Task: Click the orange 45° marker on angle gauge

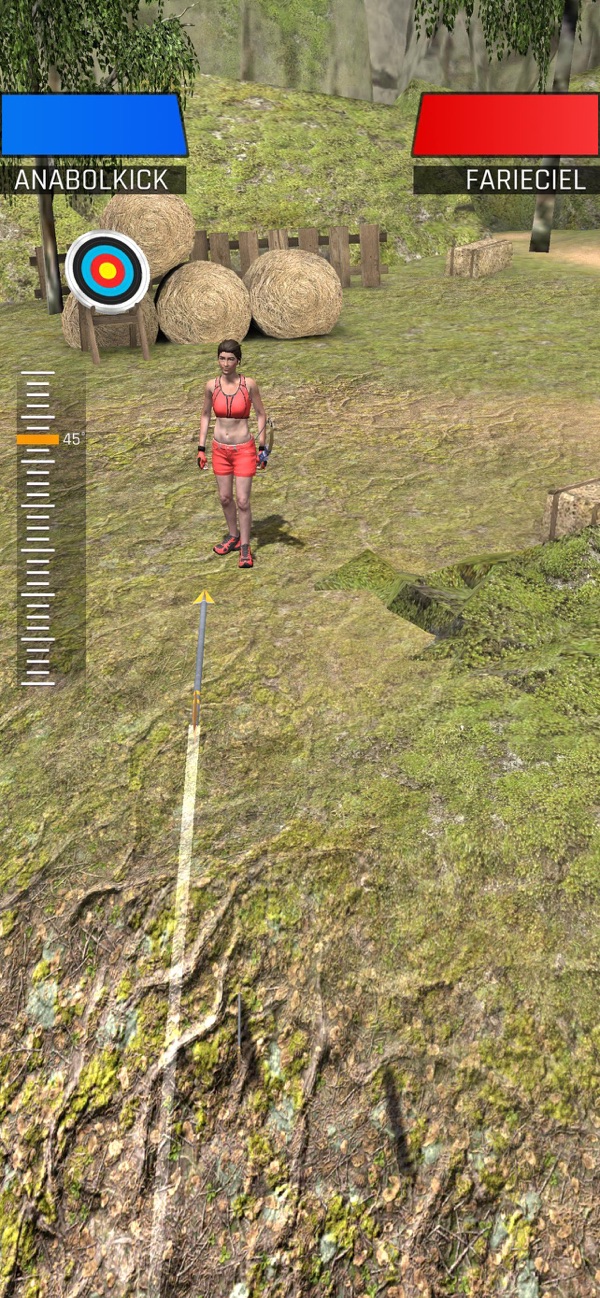Action: tap(38, 439)
